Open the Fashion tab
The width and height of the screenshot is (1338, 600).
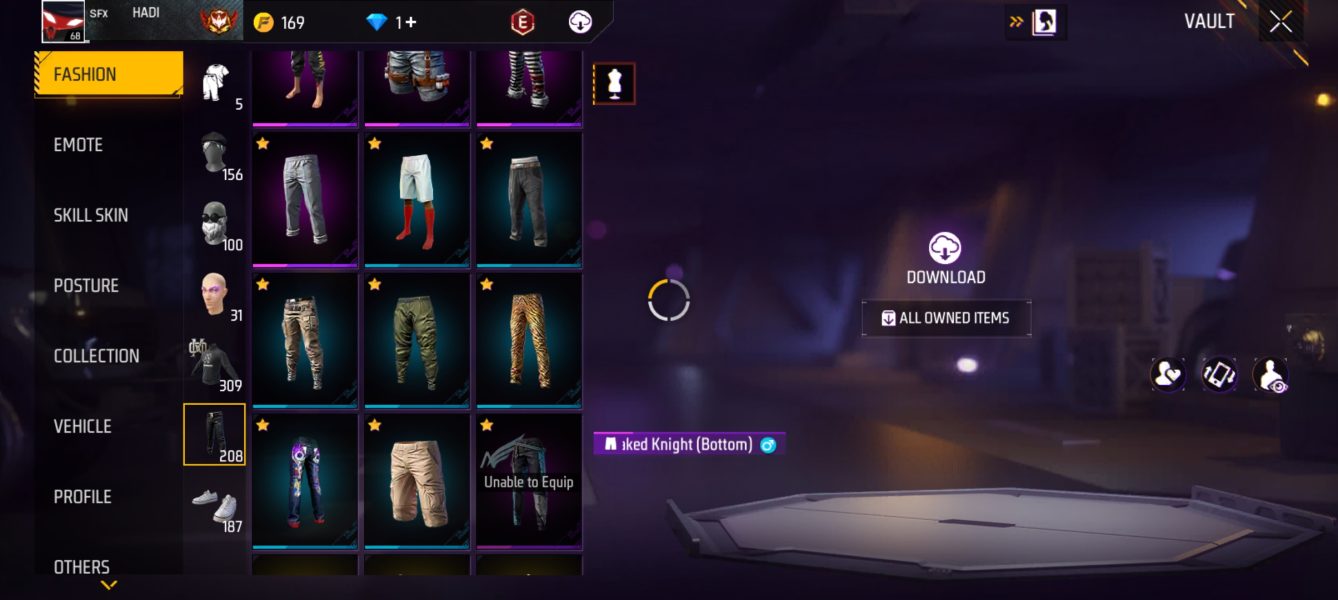pos(108,74)
